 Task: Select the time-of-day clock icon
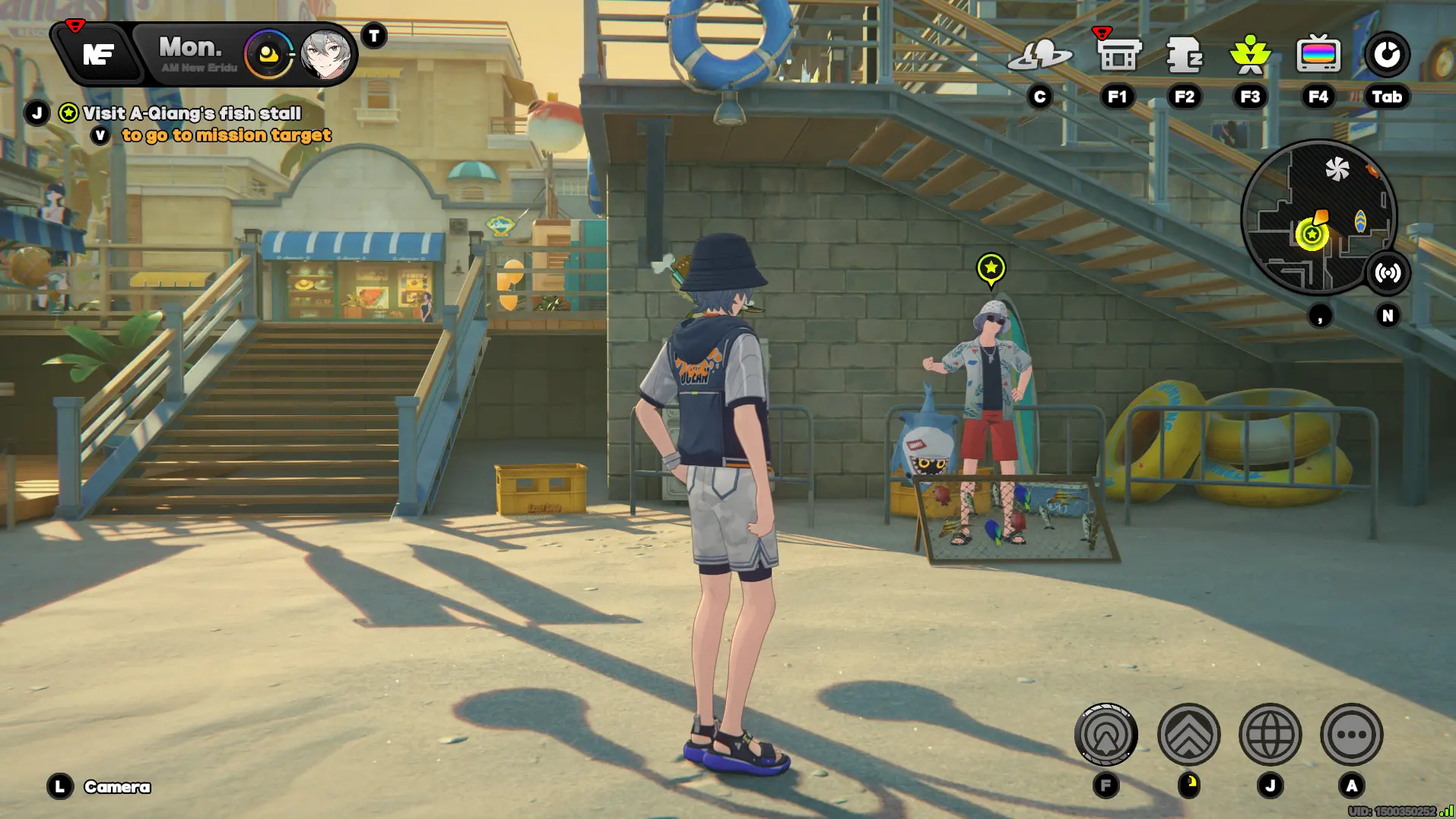click(x=268, y=55)
